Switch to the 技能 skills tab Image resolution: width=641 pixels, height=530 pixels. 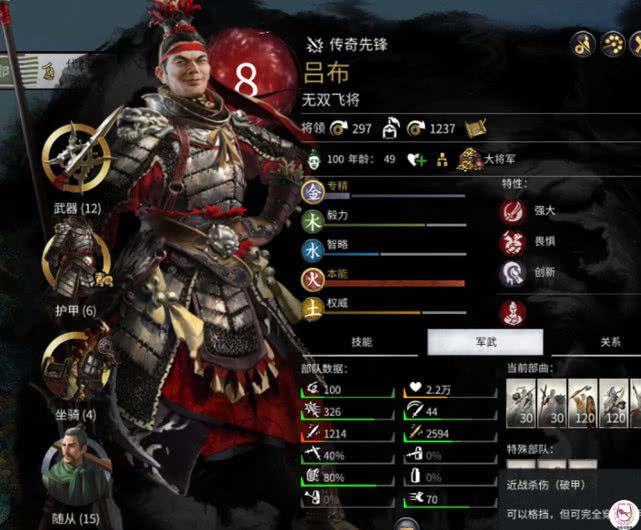pos(362,342)
